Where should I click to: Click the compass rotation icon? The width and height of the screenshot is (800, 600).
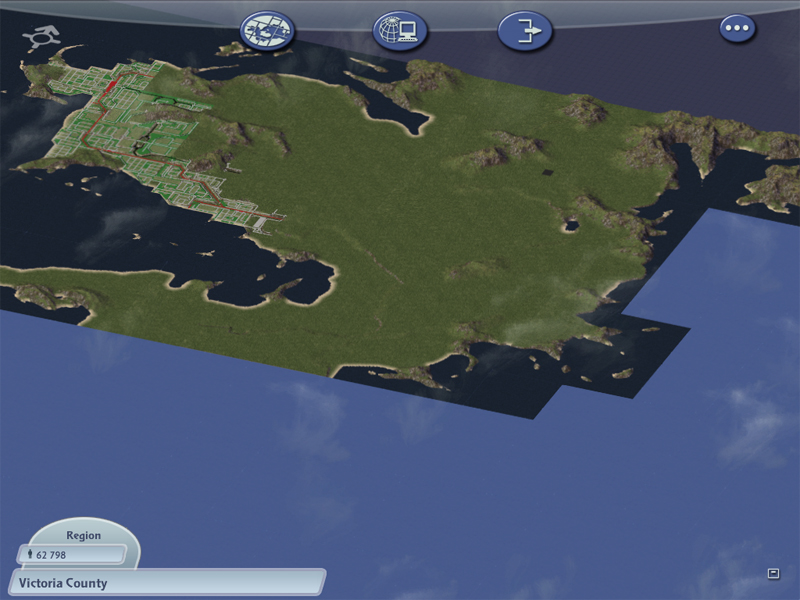point(41,39)
